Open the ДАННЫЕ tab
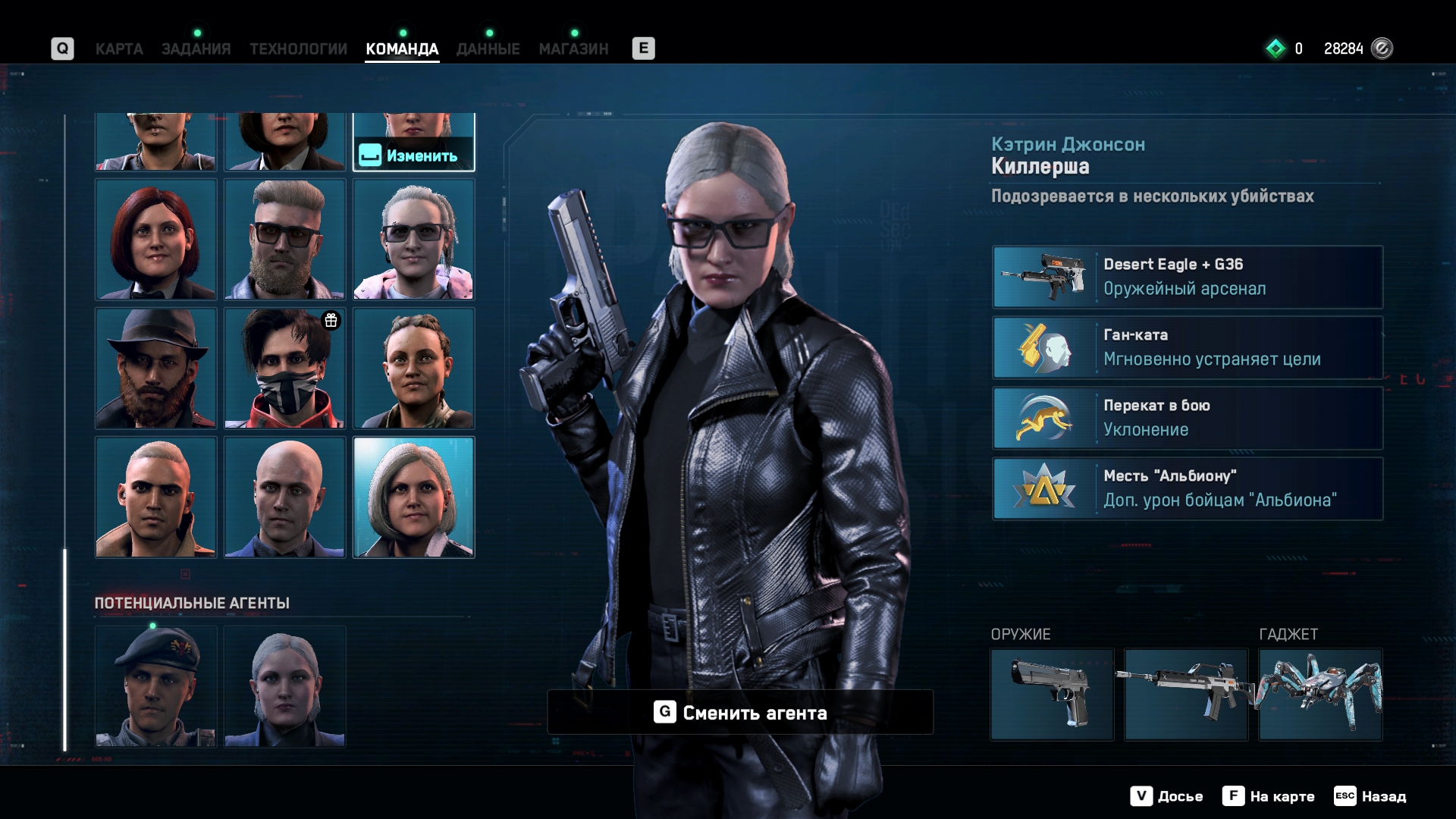The width and height of the screenshot is (1456, 819). click(488, 49)
